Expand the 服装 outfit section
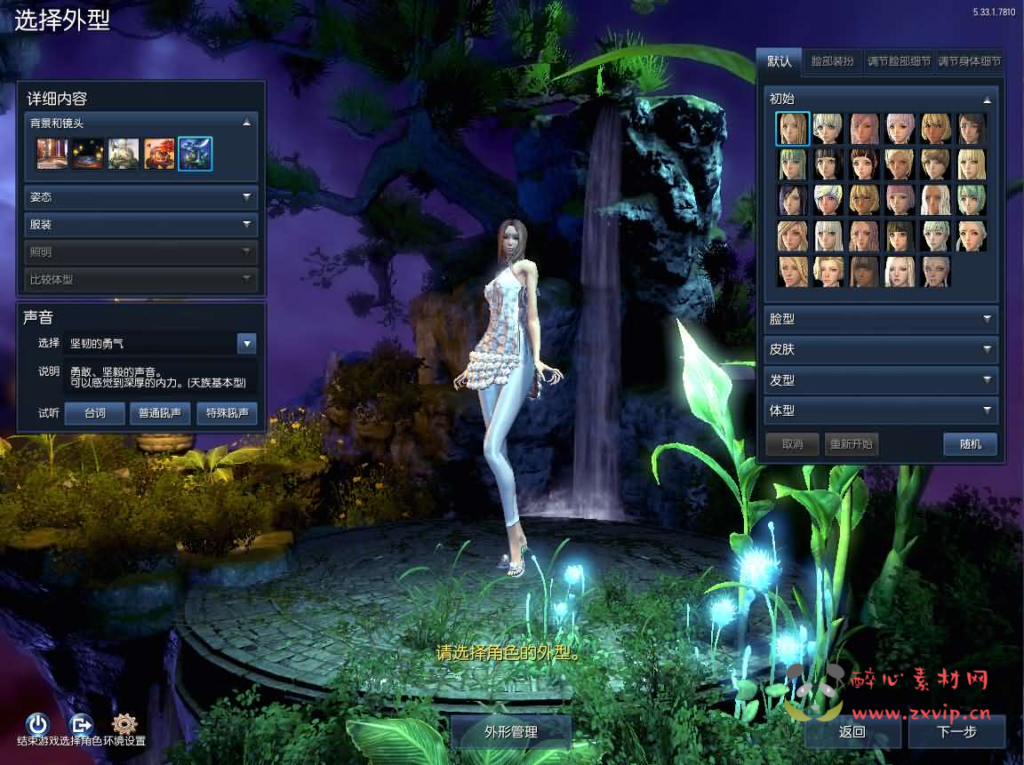Image resolution: width=1024 pixels, height=765 pixels. click(141, 225)
